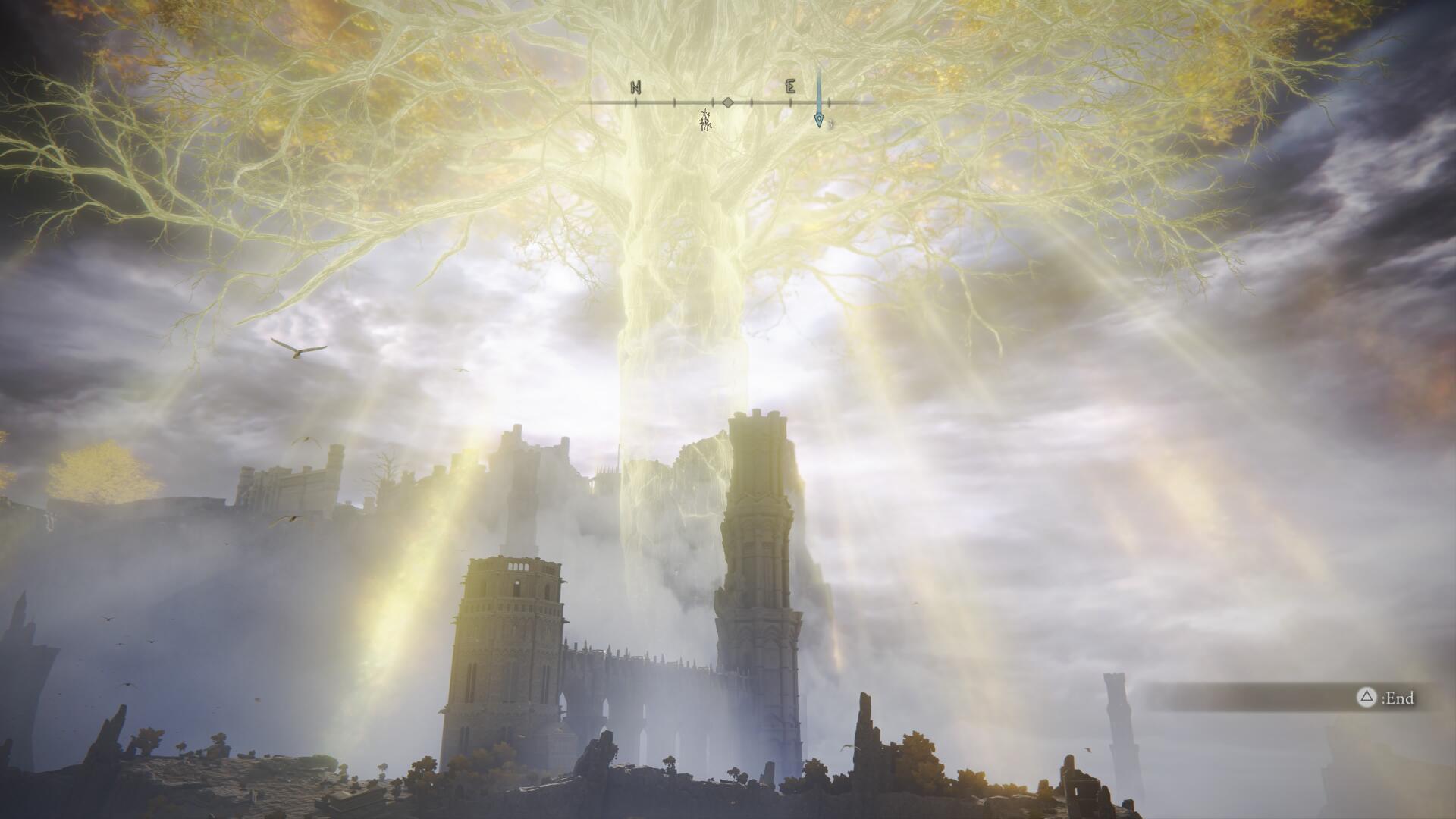Click the compass tick between N and the diamond
The image size is (1456, 819).
click(x=674, y=102)
